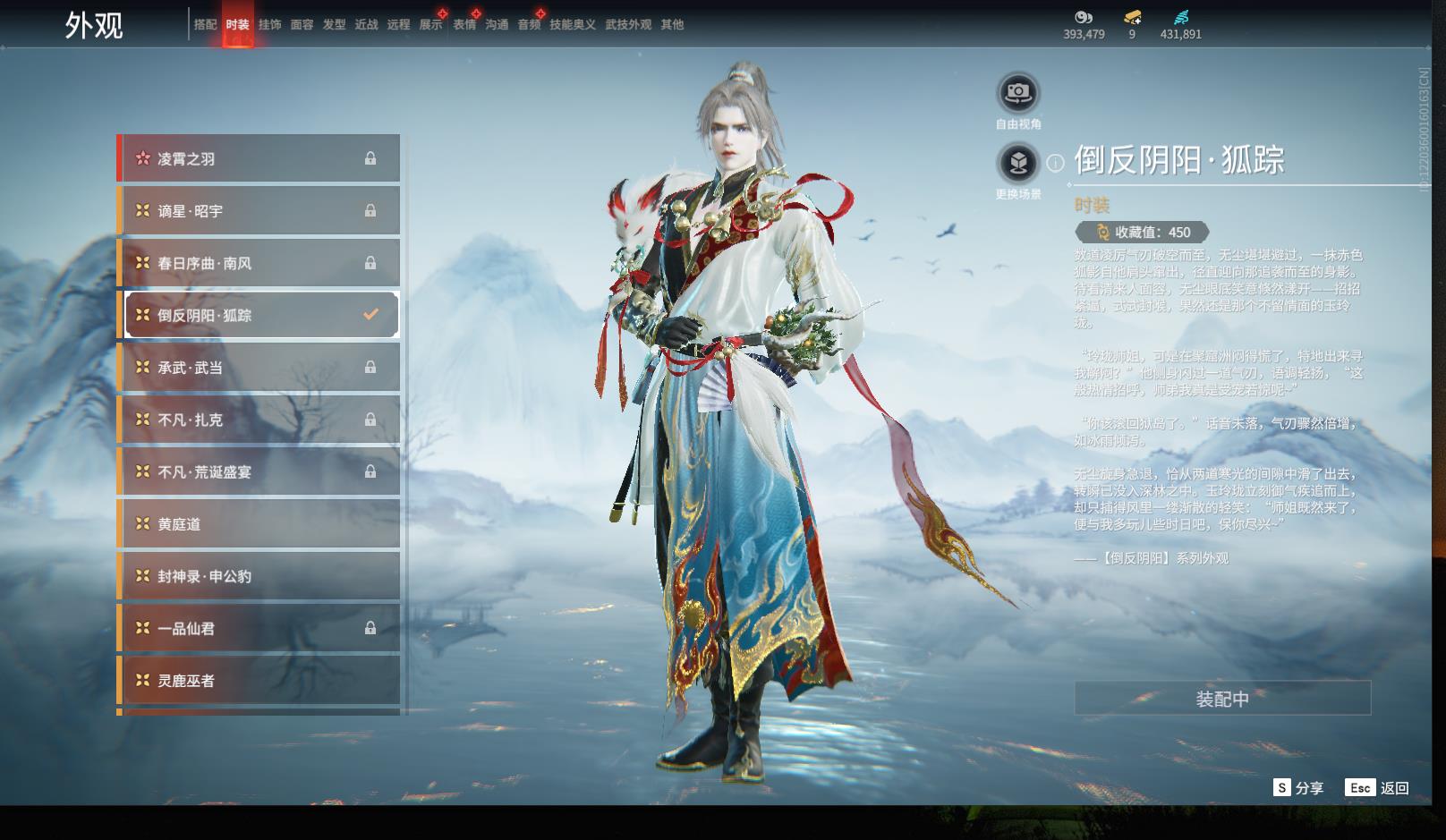Select the 封神录·申公豹 outfit

coord(259,576)
